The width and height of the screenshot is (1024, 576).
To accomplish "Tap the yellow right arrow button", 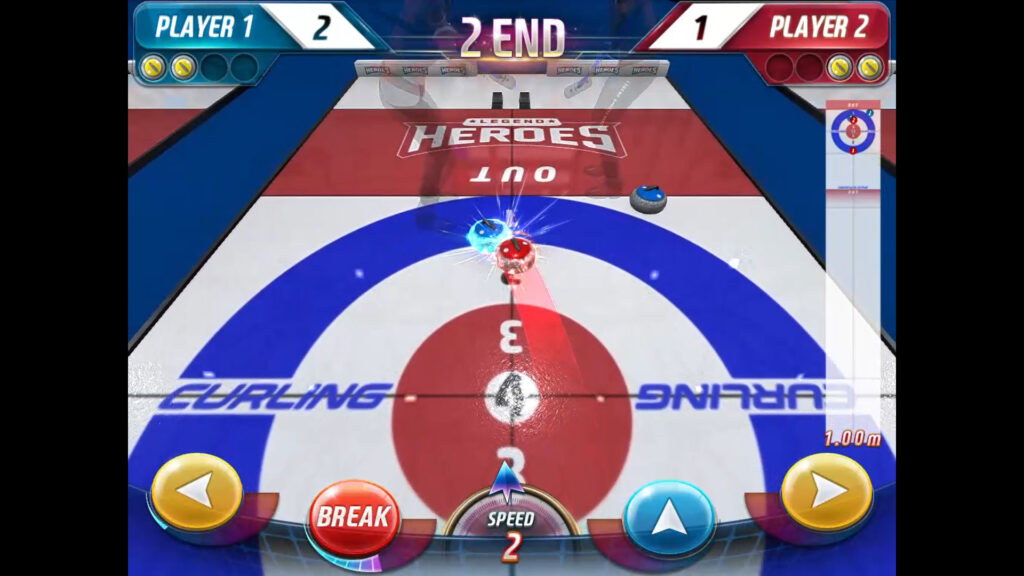I will 825,491.
